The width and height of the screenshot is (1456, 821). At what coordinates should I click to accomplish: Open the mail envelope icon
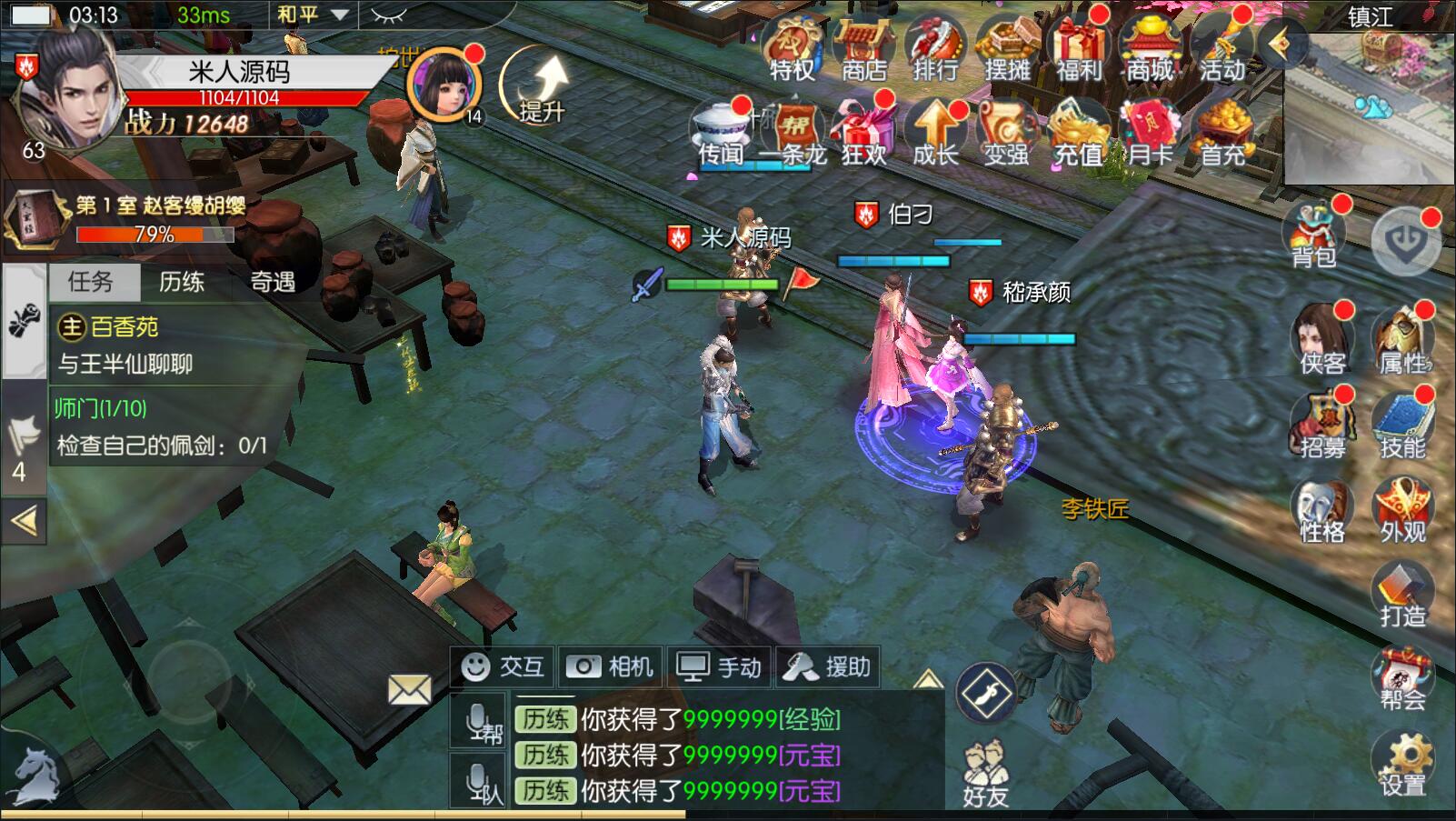(410, 690)
